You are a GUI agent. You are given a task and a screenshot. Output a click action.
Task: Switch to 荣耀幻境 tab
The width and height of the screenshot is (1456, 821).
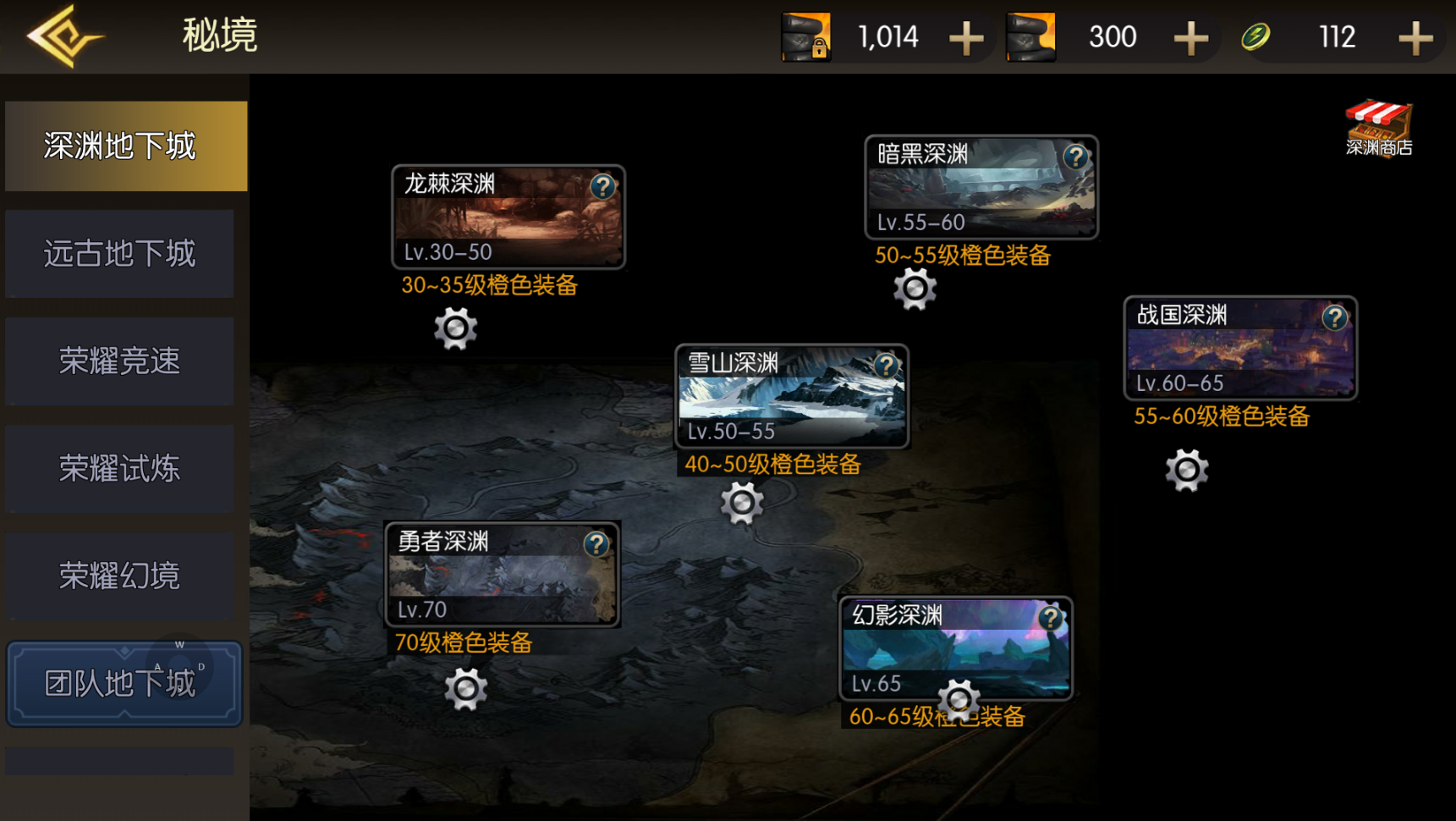119,576
